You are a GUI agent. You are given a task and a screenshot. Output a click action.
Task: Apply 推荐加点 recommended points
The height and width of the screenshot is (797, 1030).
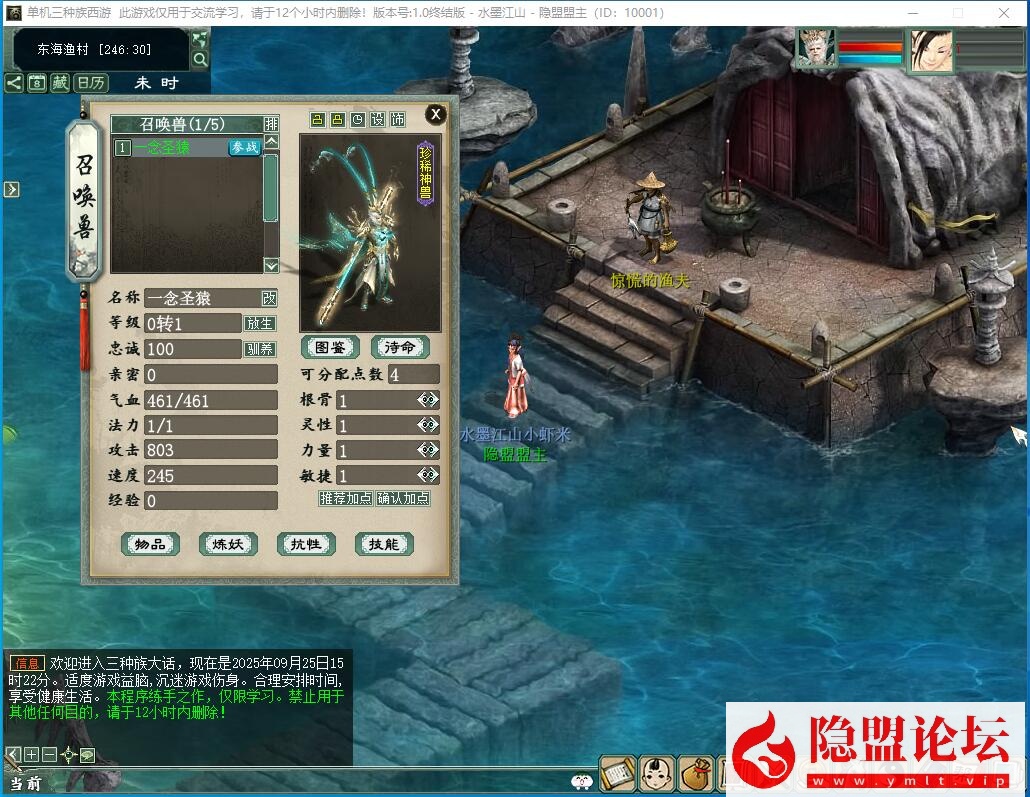point(345,498)
